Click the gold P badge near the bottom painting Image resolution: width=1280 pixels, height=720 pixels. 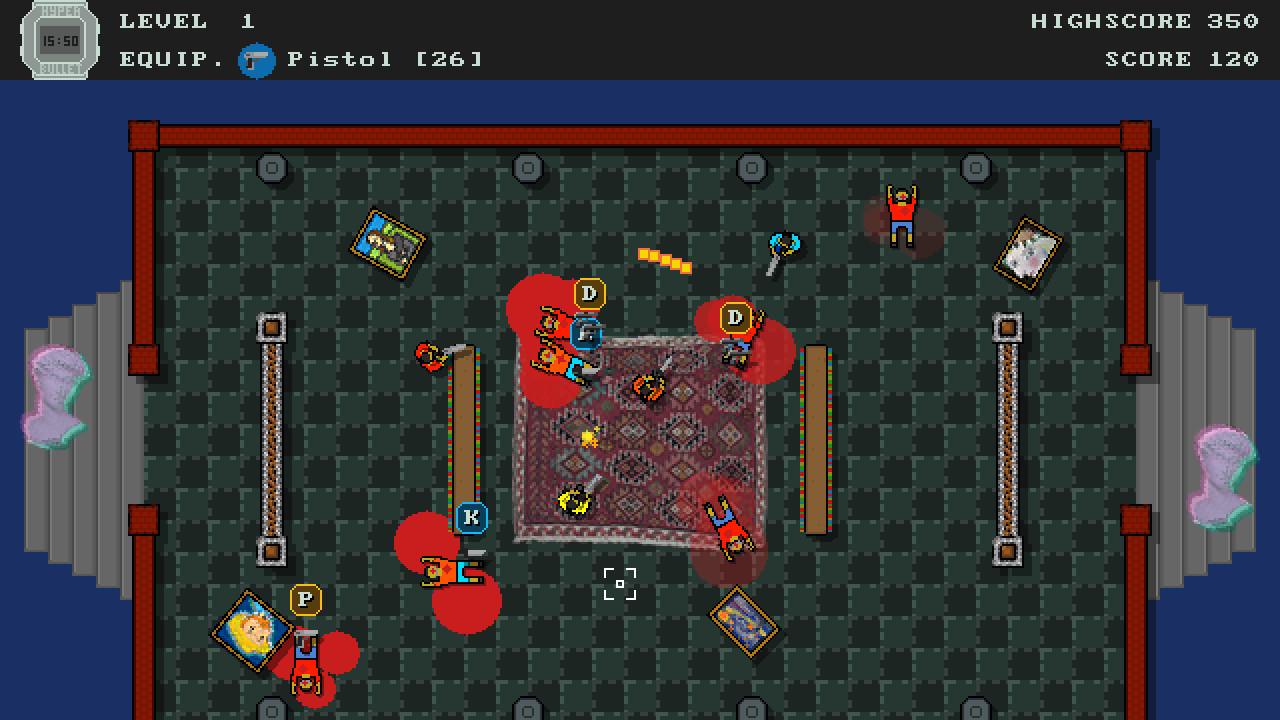coord(305,601)
